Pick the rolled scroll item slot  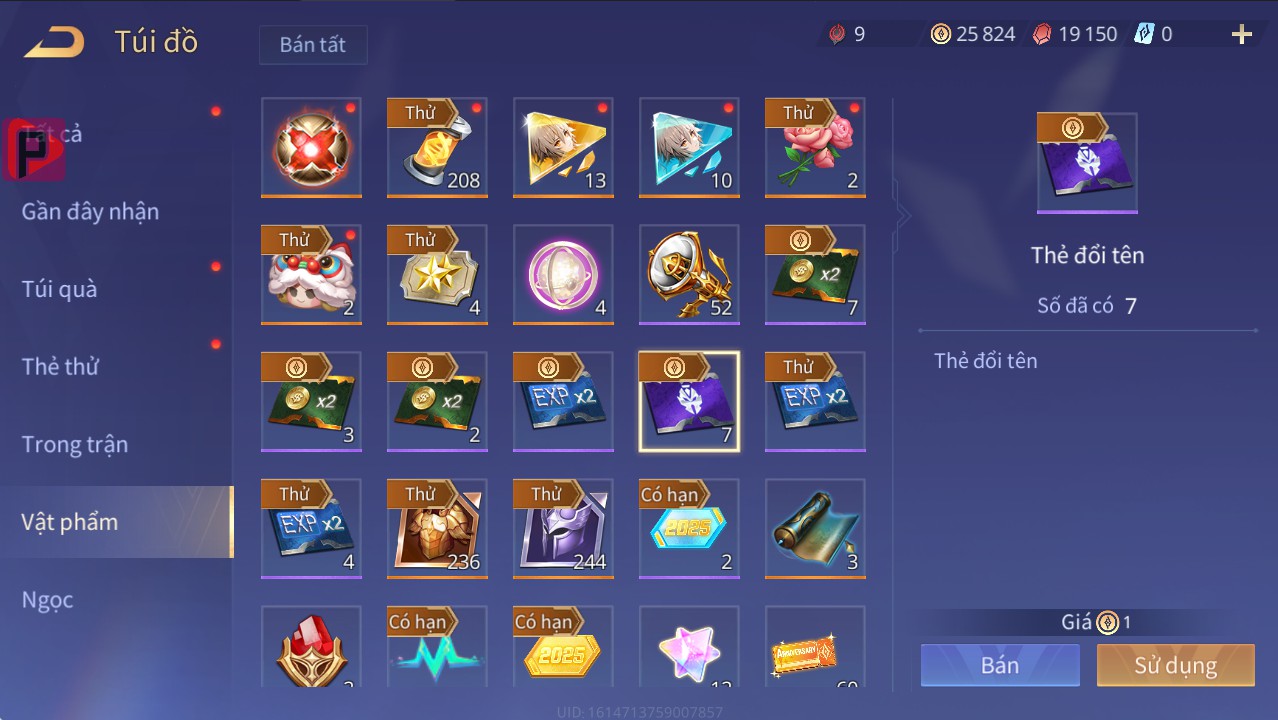[815, 528]
